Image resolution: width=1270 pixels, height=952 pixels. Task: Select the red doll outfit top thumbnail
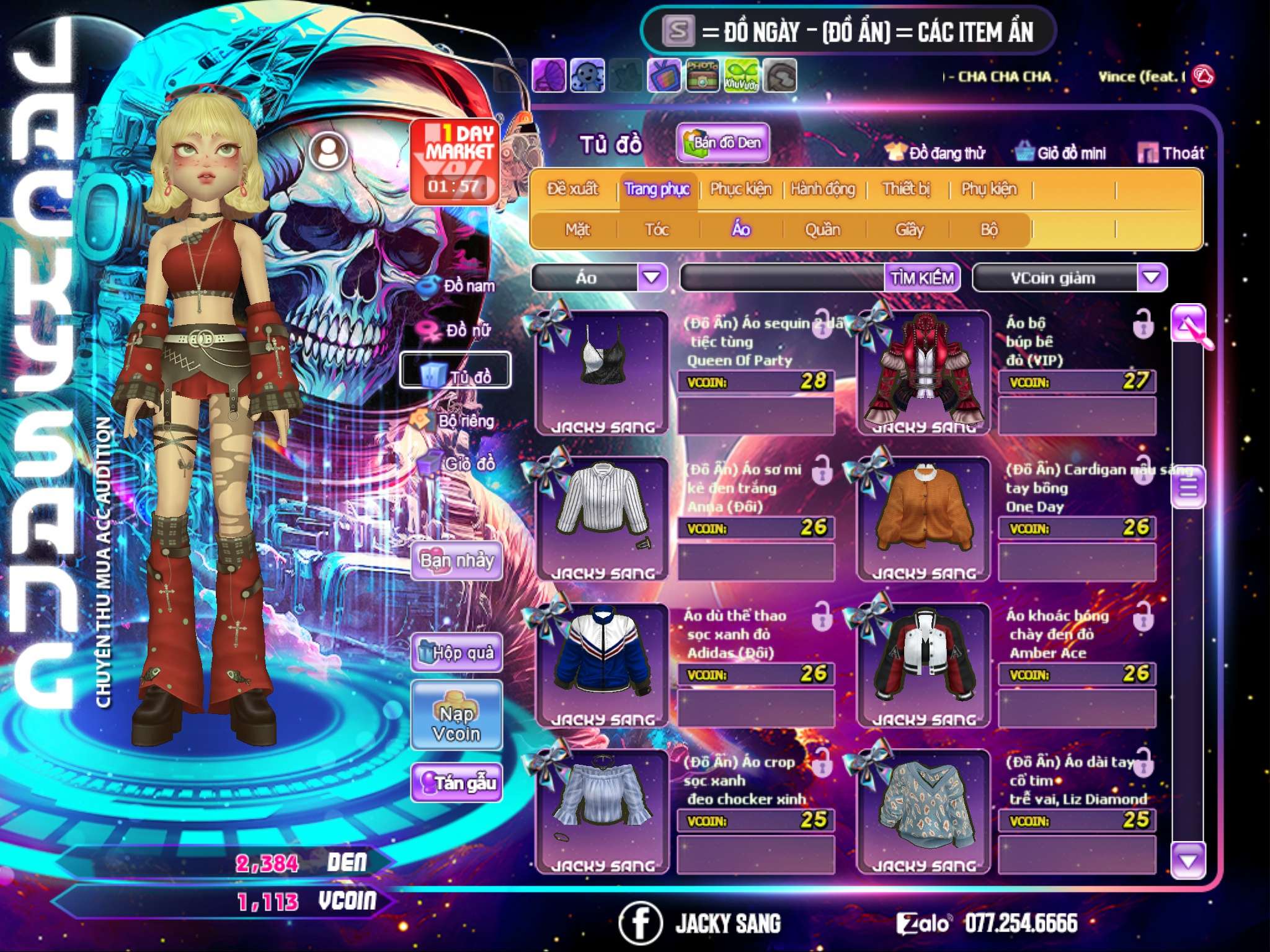923,372
